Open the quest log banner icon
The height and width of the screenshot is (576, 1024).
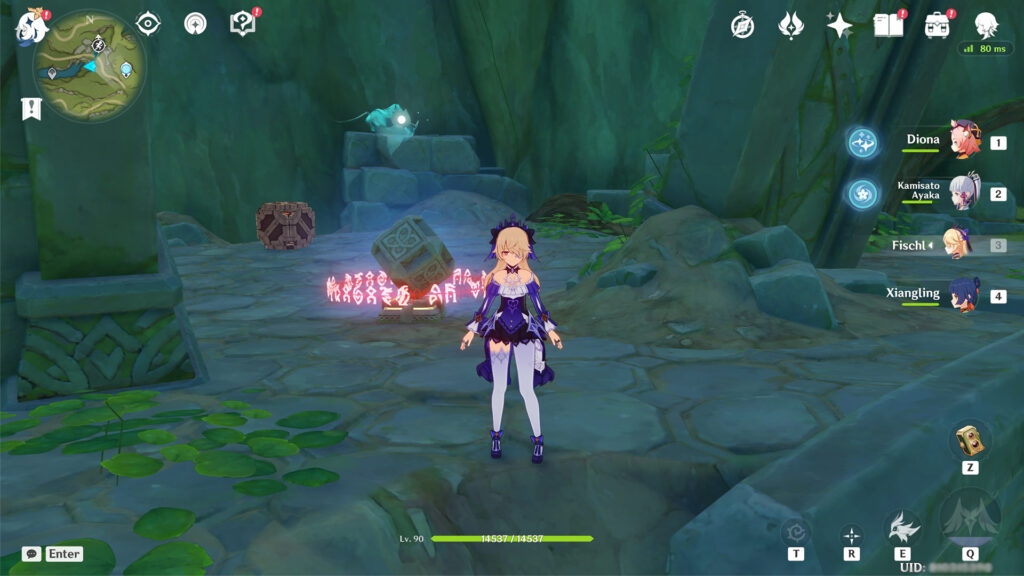pyautogui.click(x=31, y=109)
